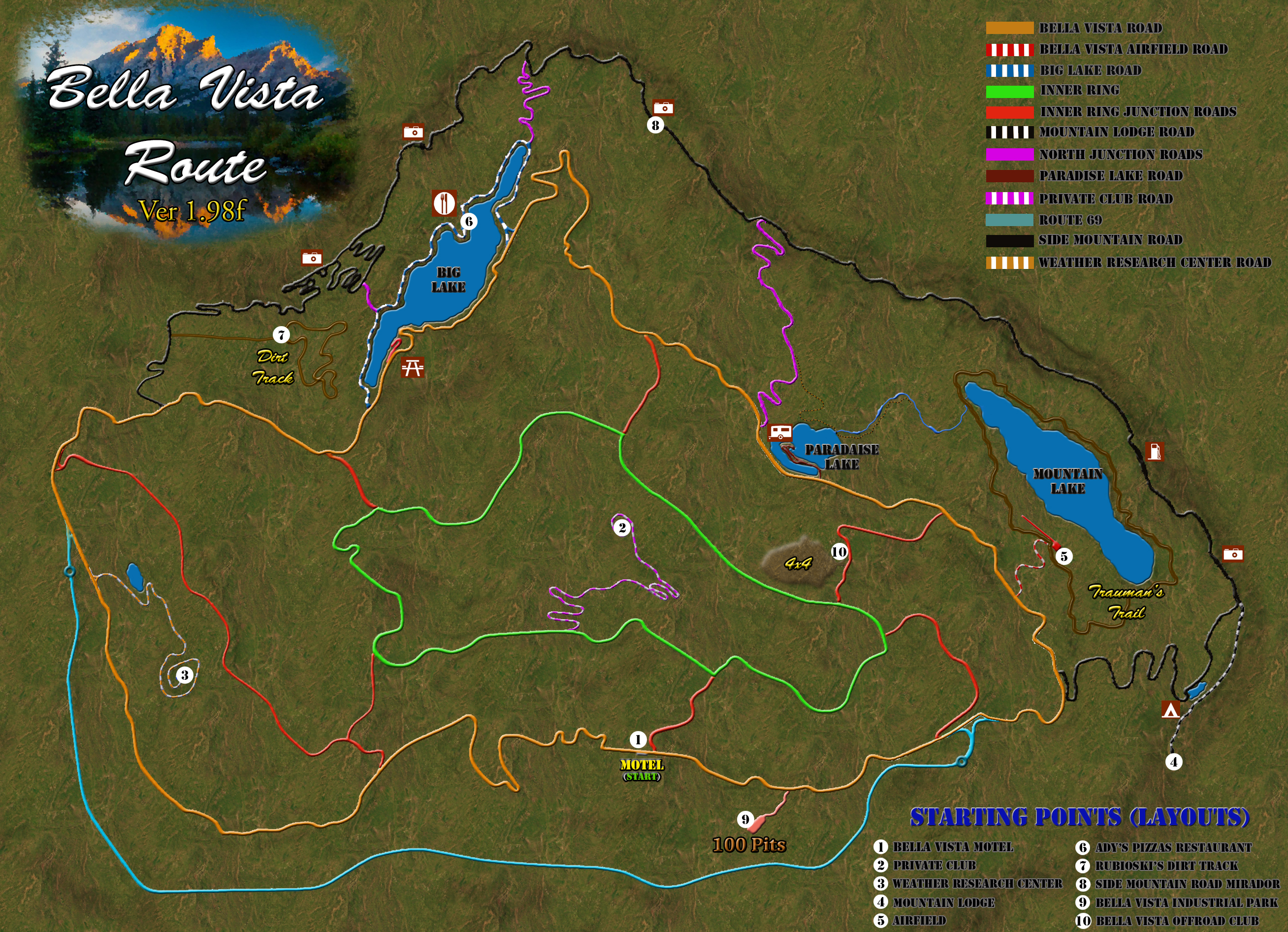Pick the North Junction Roads legend entry
This screenshot has height=932, width=1288.
[x=1120, y=155]
